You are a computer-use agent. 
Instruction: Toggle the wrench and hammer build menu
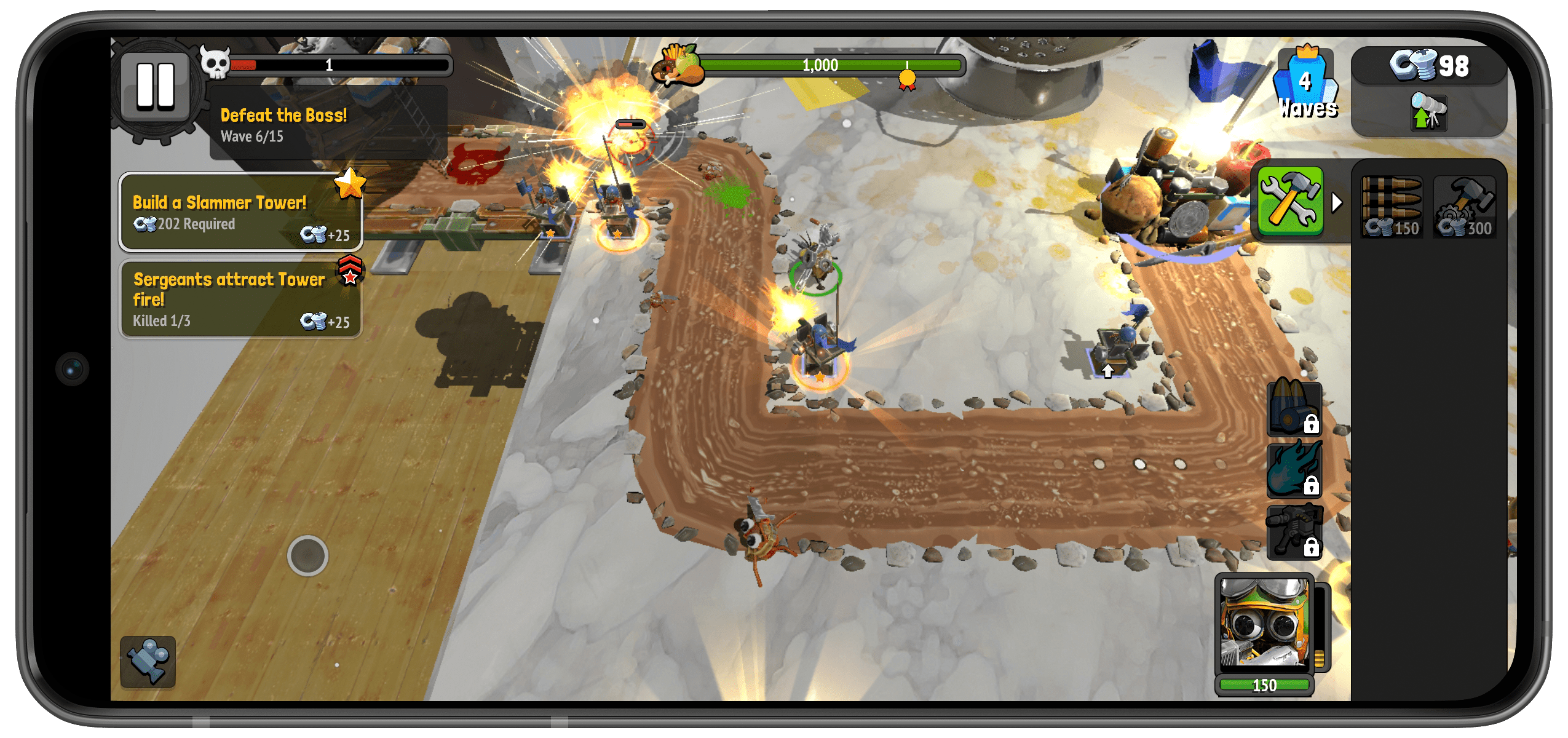[1291, 201]
